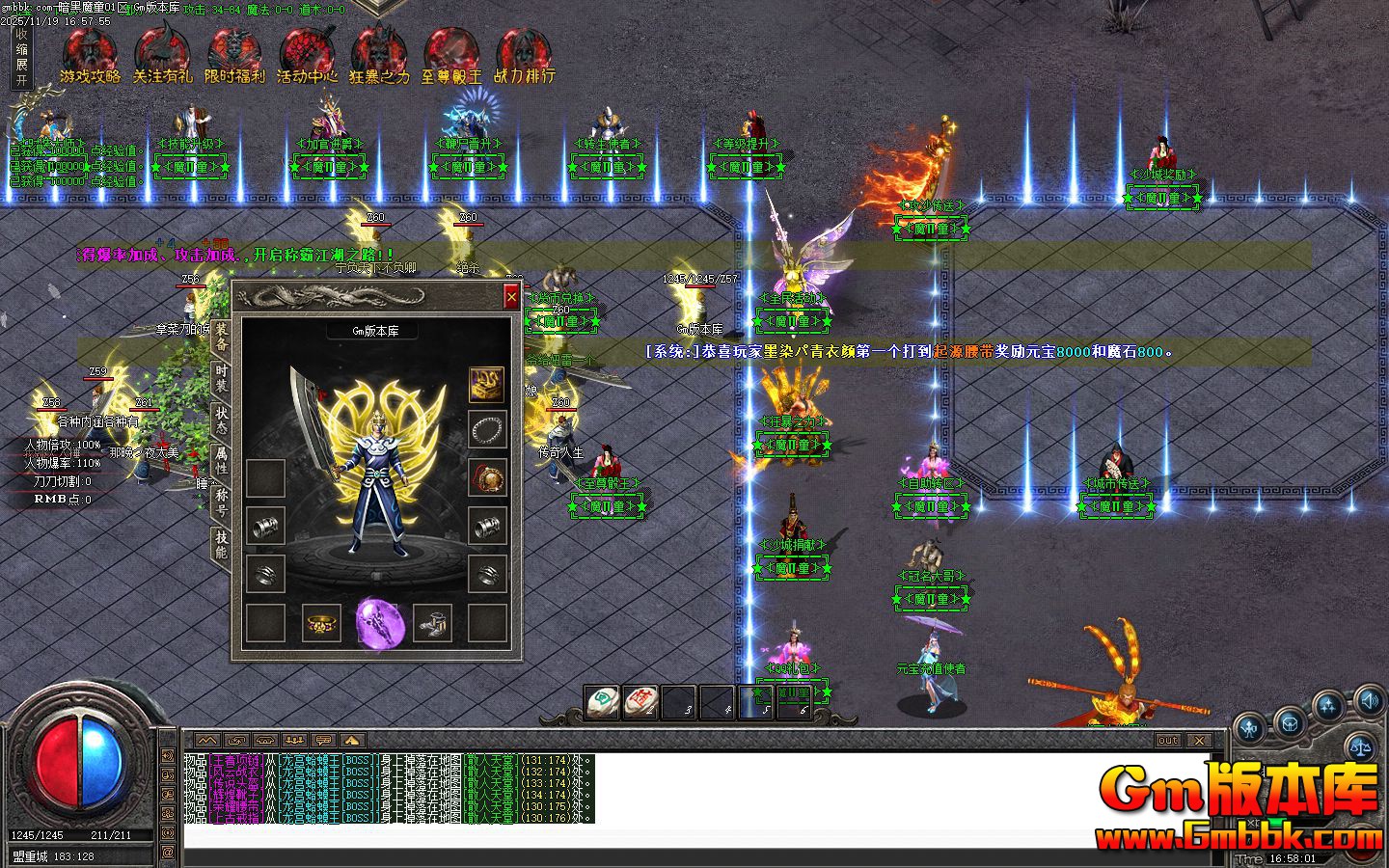Select the scales balance icon bottom right
The width and height of the screenshot is (1389, 868).
(x=1361, y=746)
